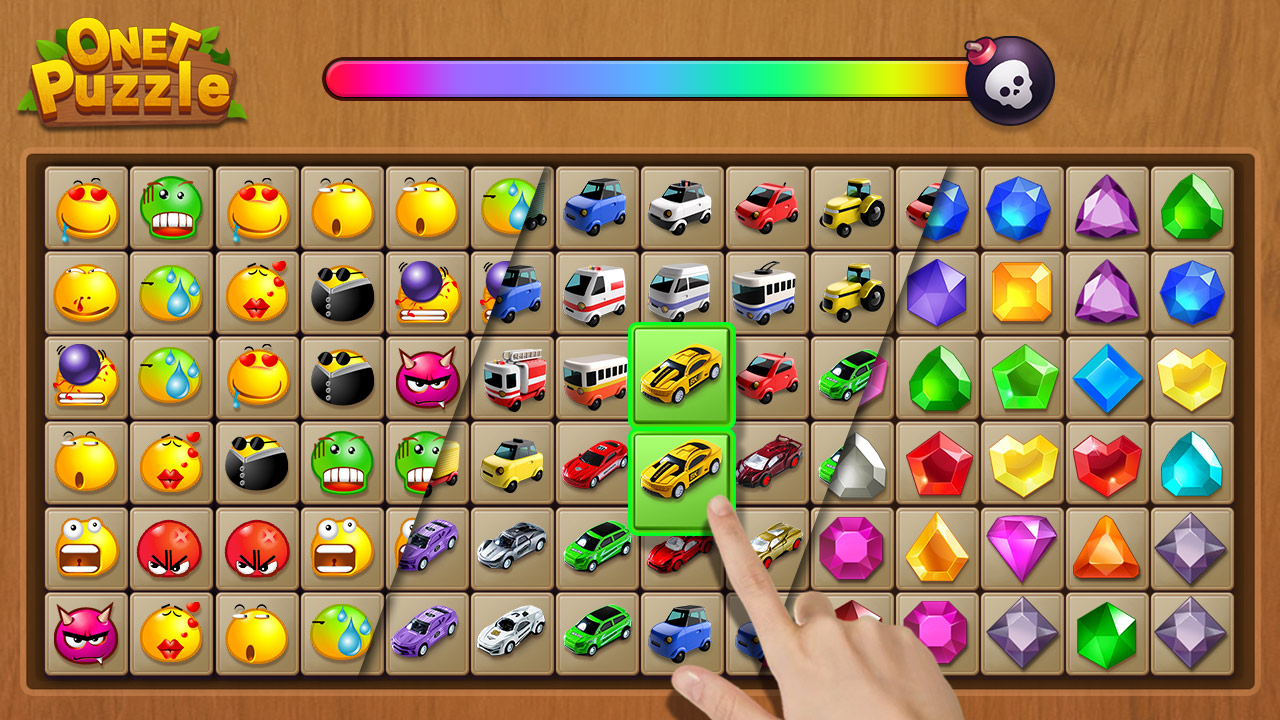
Task: Click the red heart-shaped gem tile
Action: pyautogui.click(x=1108, y=463)
